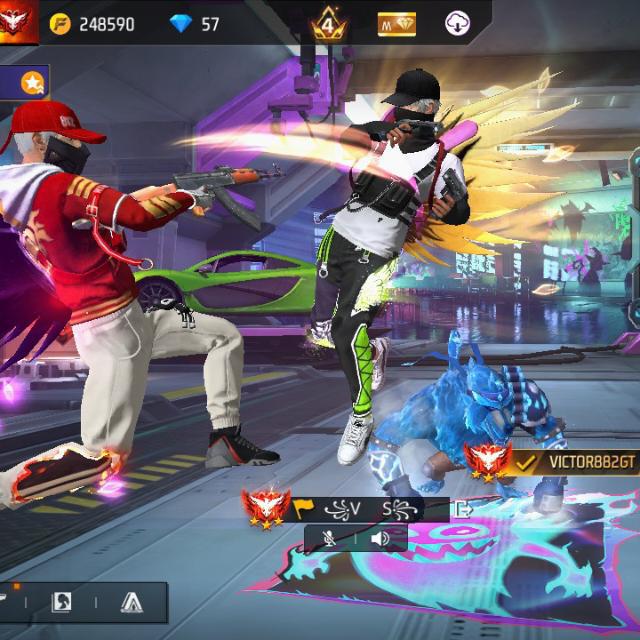Click the yellow flag icon
640x640 pixels.
click(x=303, y=508)
